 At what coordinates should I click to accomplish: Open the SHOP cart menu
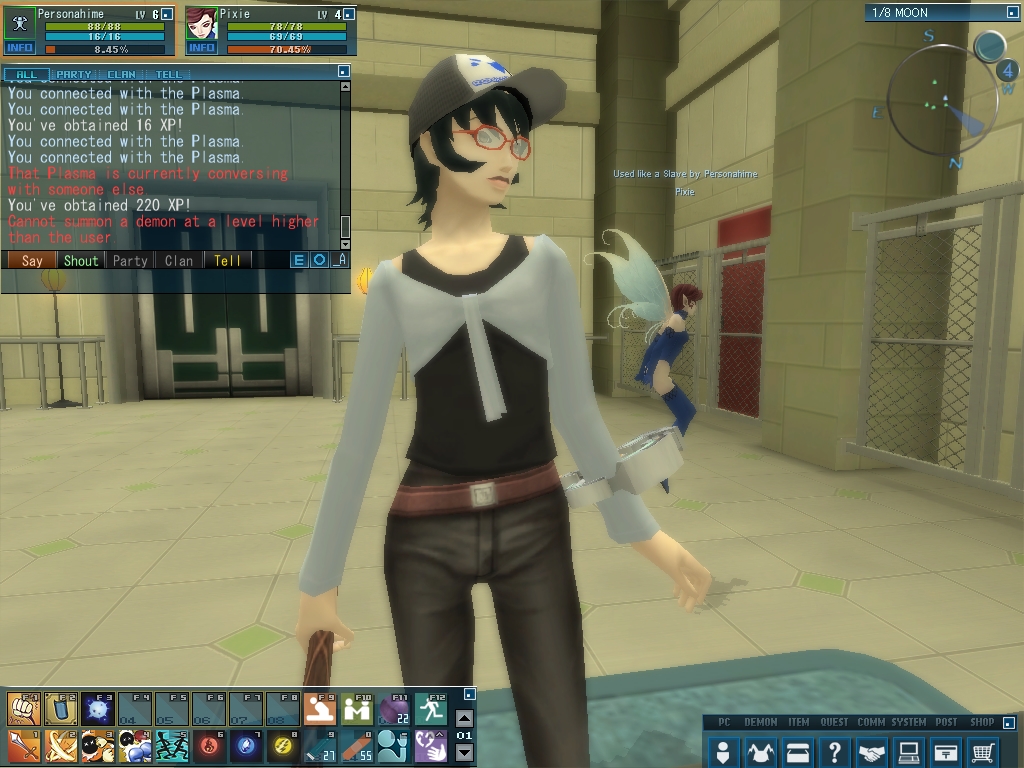click(x=983, y=751)
